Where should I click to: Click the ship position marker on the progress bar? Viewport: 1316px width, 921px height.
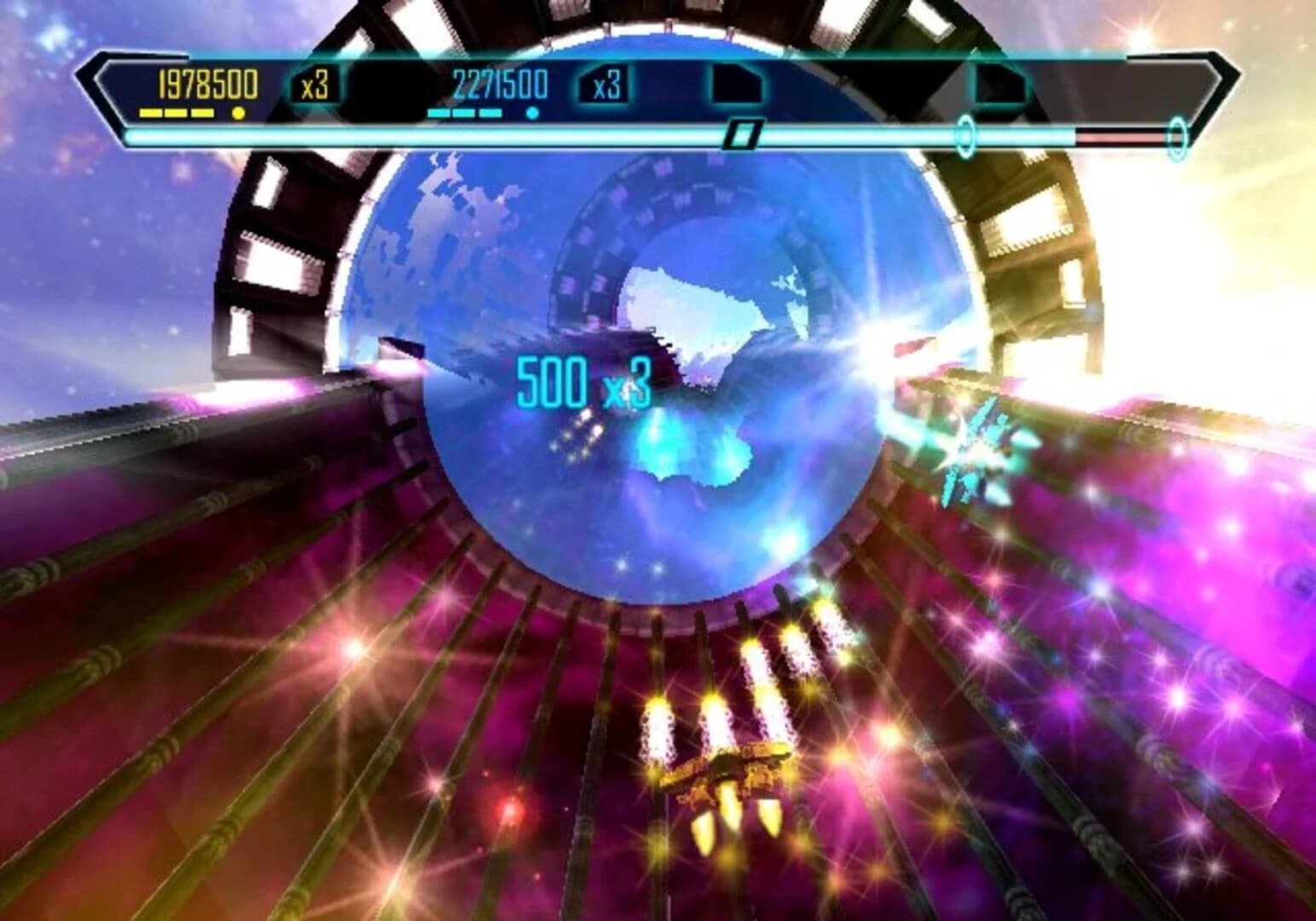coord(744,133)
